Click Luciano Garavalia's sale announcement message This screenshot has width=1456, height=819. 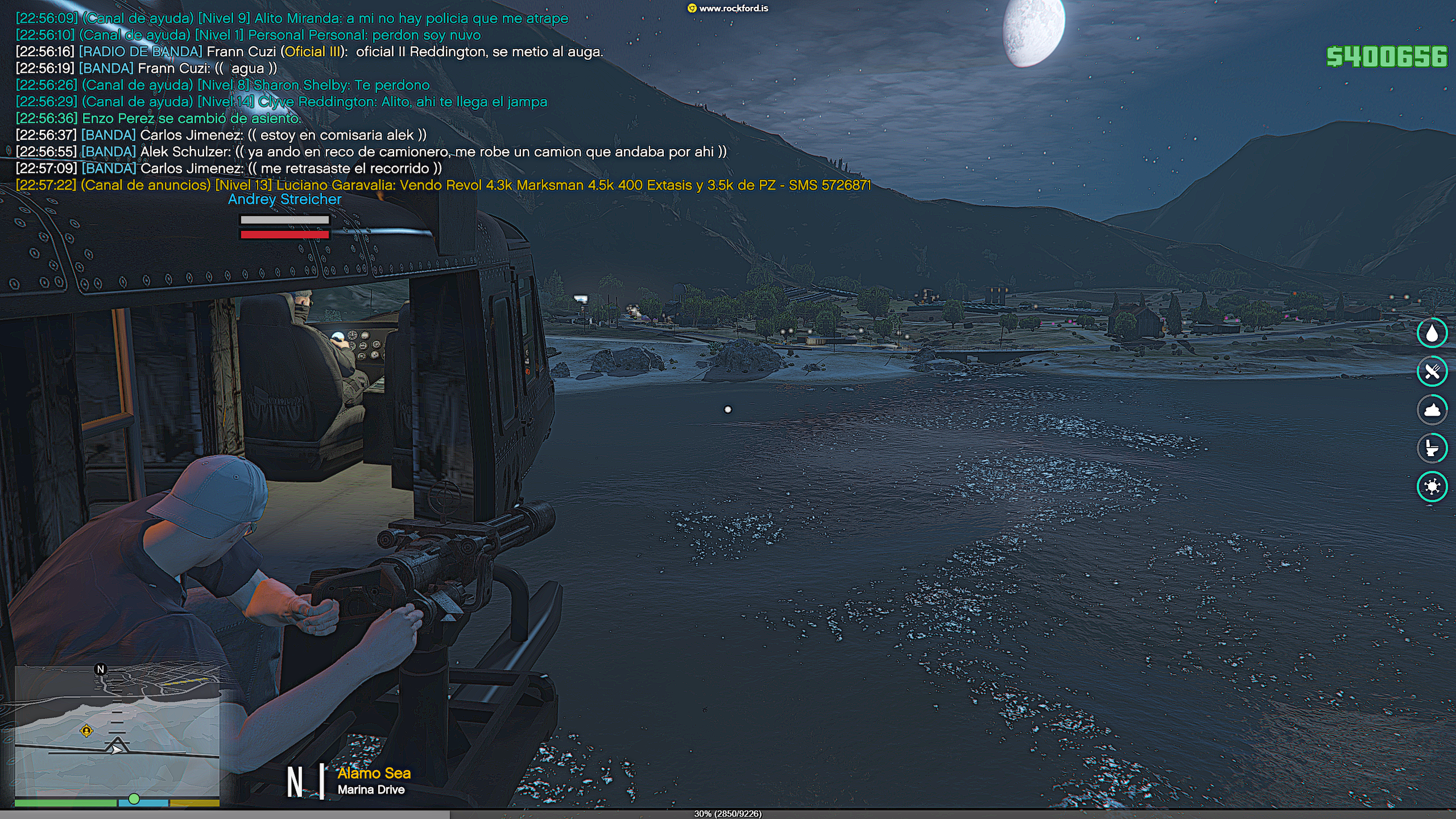[444, 185]
